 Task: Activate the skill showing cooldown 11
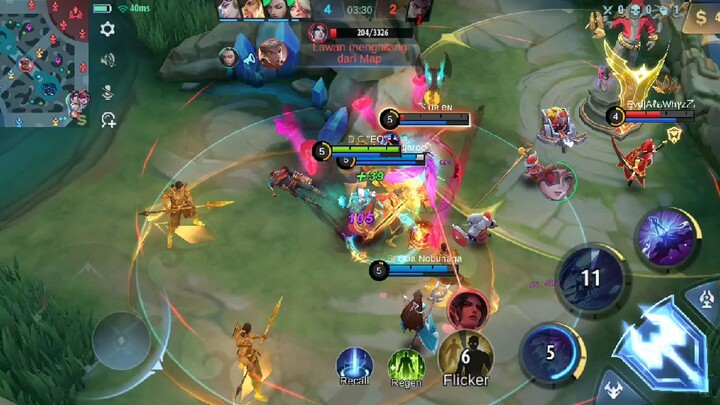[x=591, y=277]
